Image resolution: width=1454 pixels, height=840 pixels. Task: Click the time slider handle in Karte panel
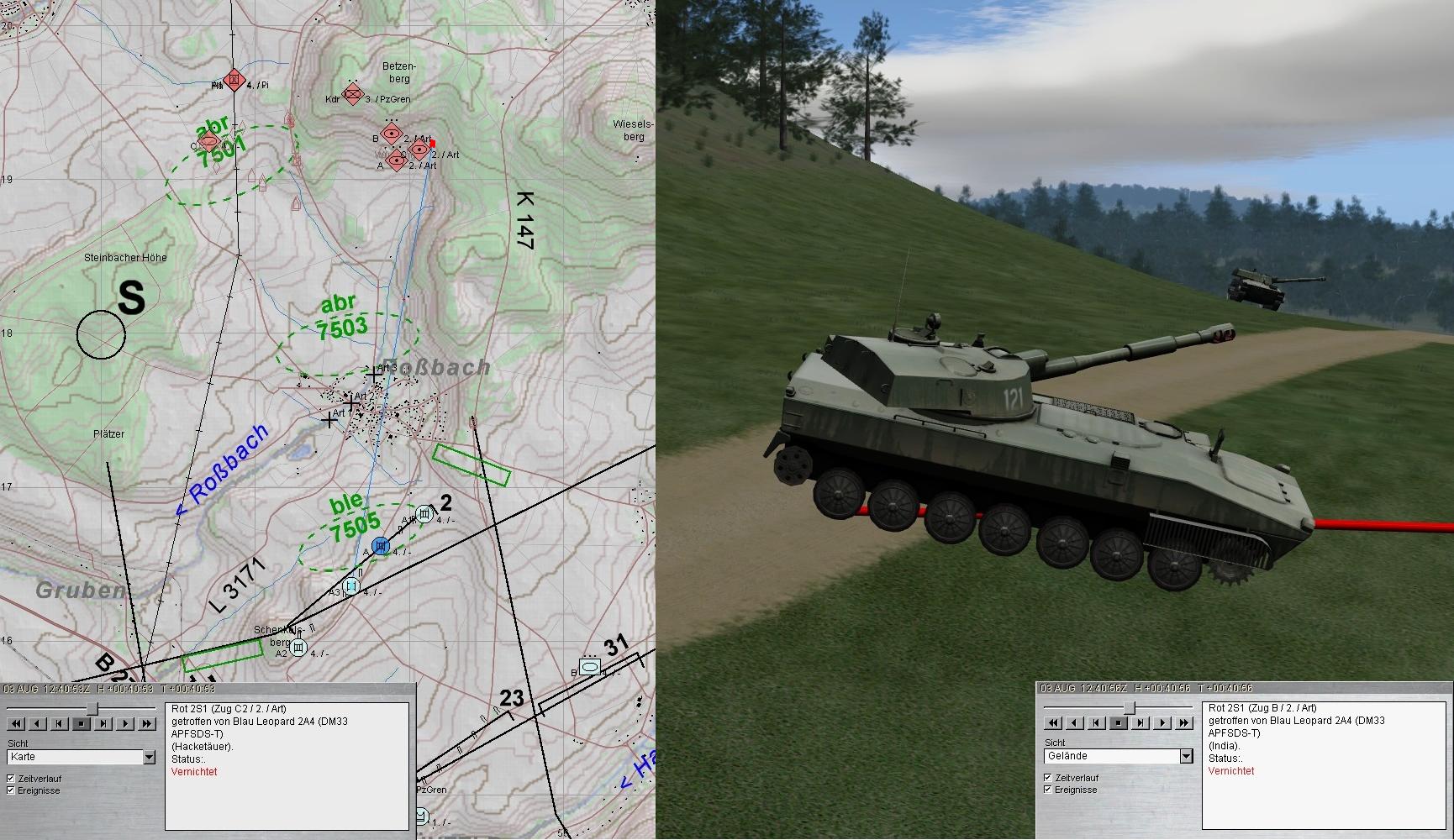tap(92, 709)
